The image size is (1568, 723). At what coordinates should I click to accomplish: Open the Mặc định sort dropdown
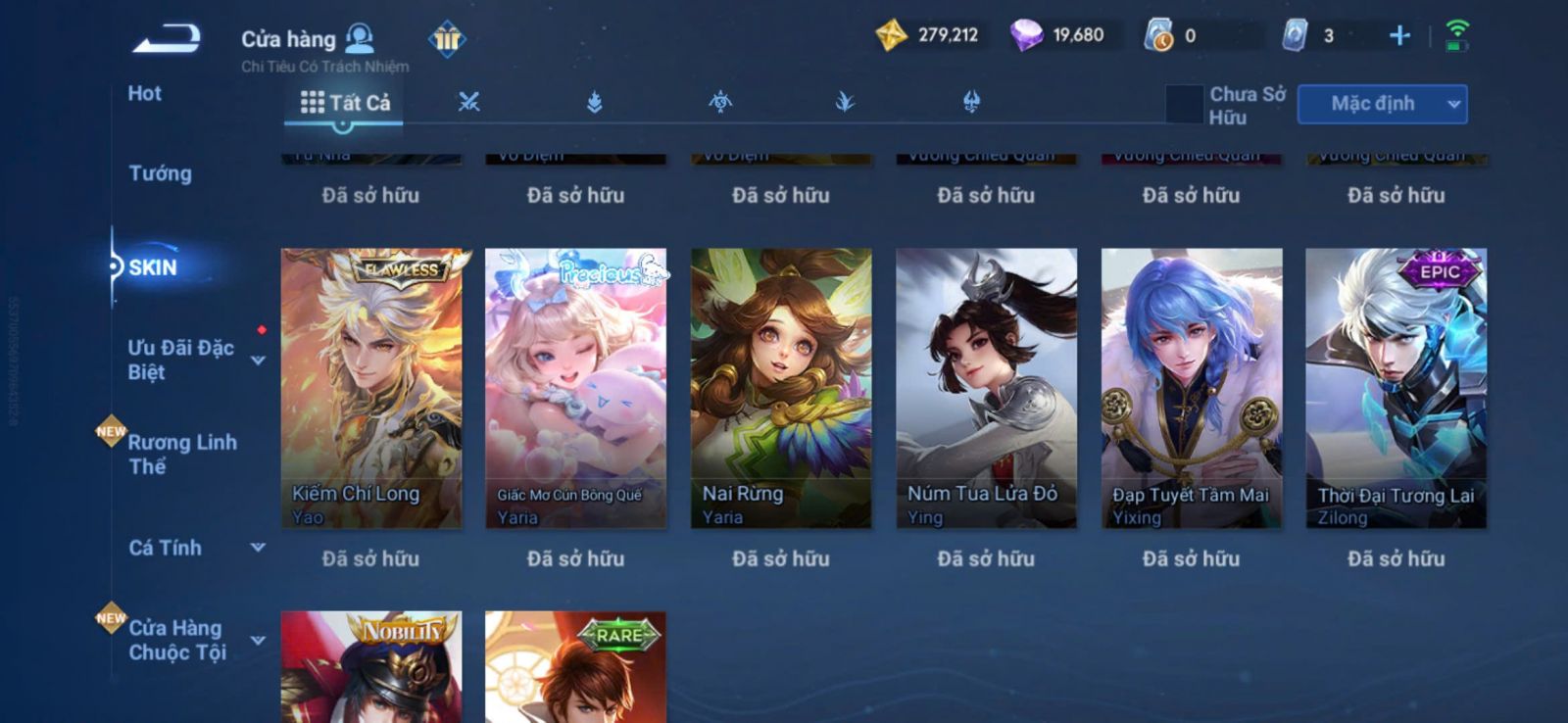click(x=1382, y=104)
